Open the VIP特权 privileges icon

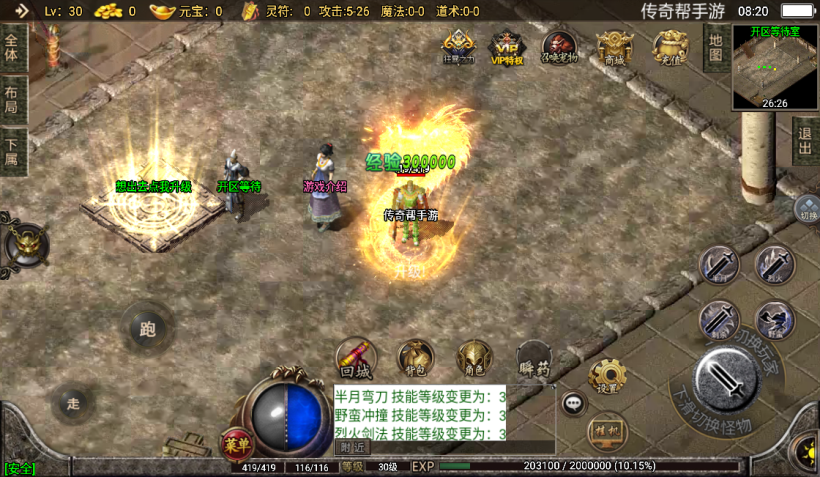click(506, 48)
